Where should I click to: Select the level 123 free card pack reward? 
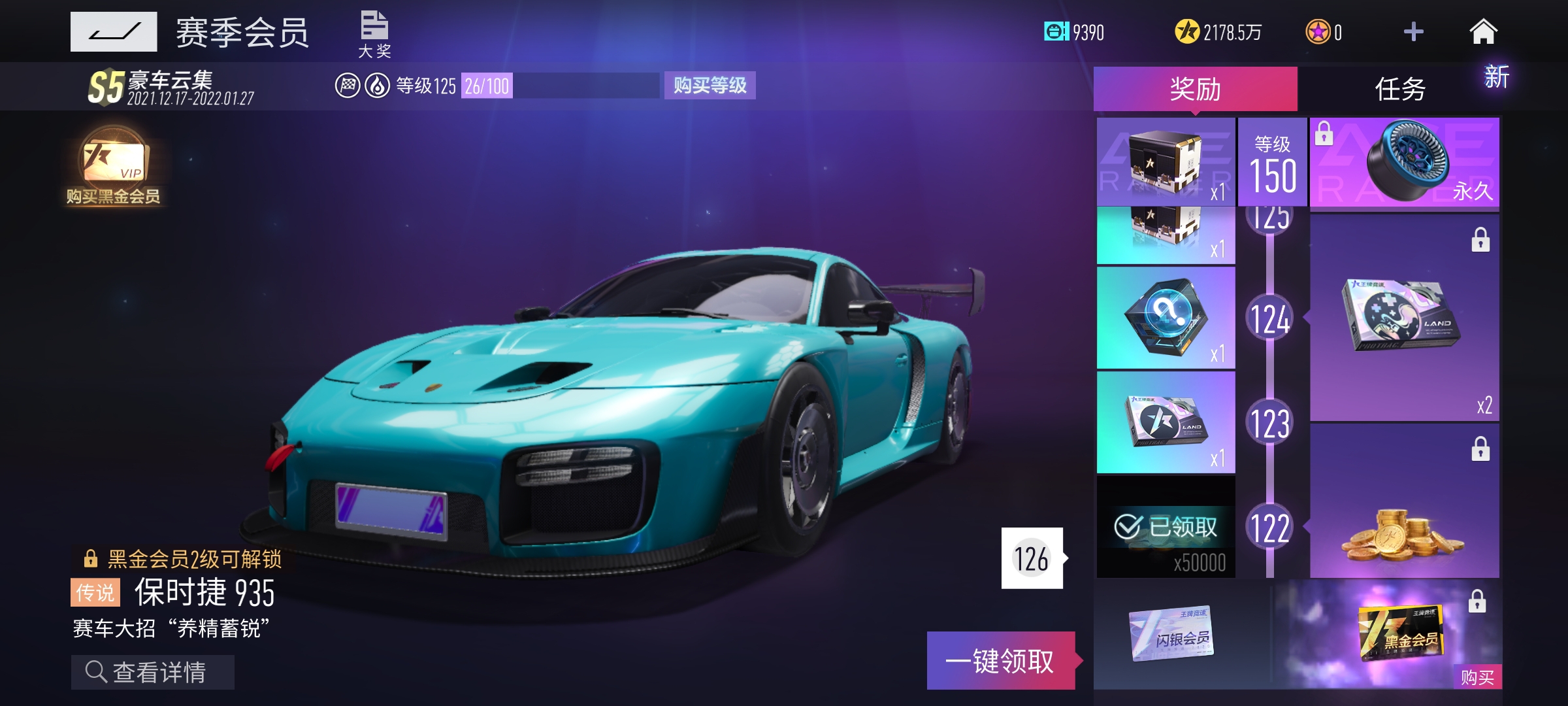(x=1166, y=422)
